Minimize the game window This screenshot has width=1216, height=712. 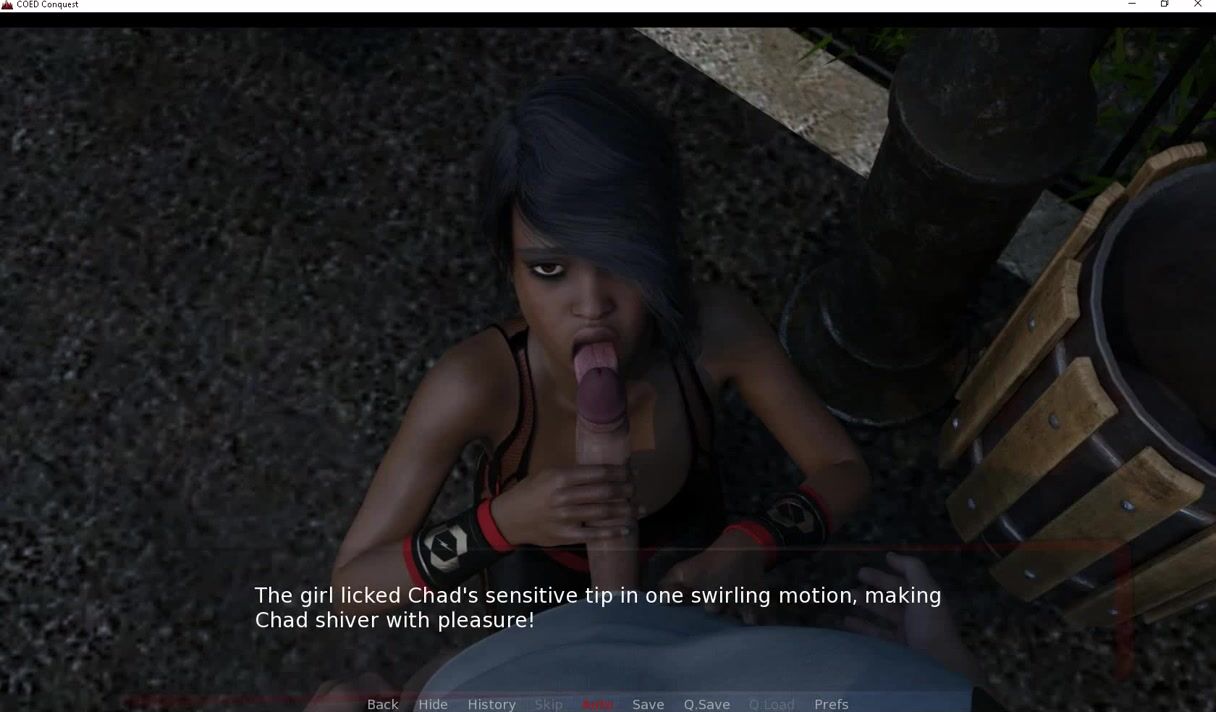(x=1132, y=5)
